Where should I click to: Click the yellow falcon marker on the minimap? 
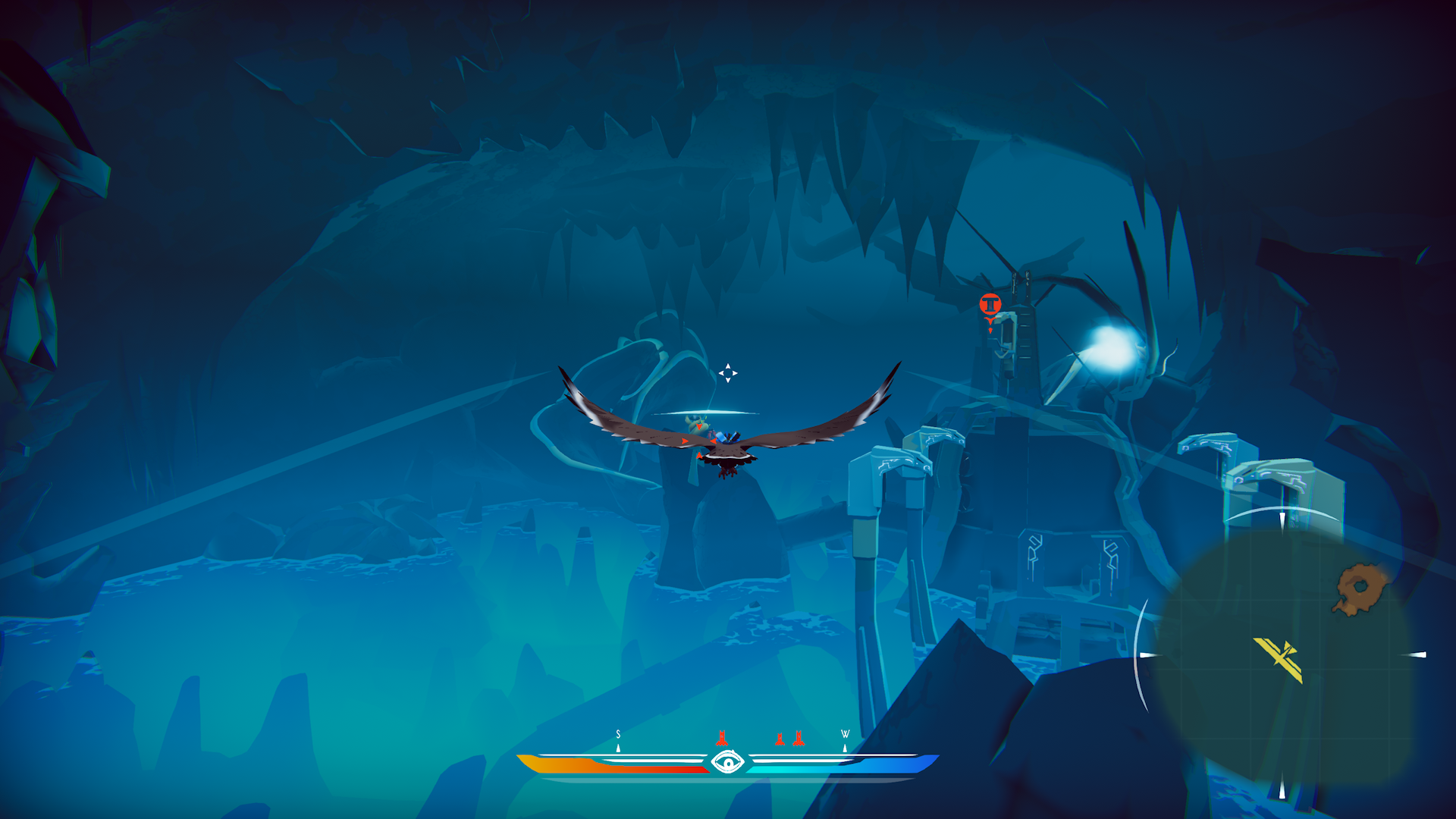(1281, 657)
